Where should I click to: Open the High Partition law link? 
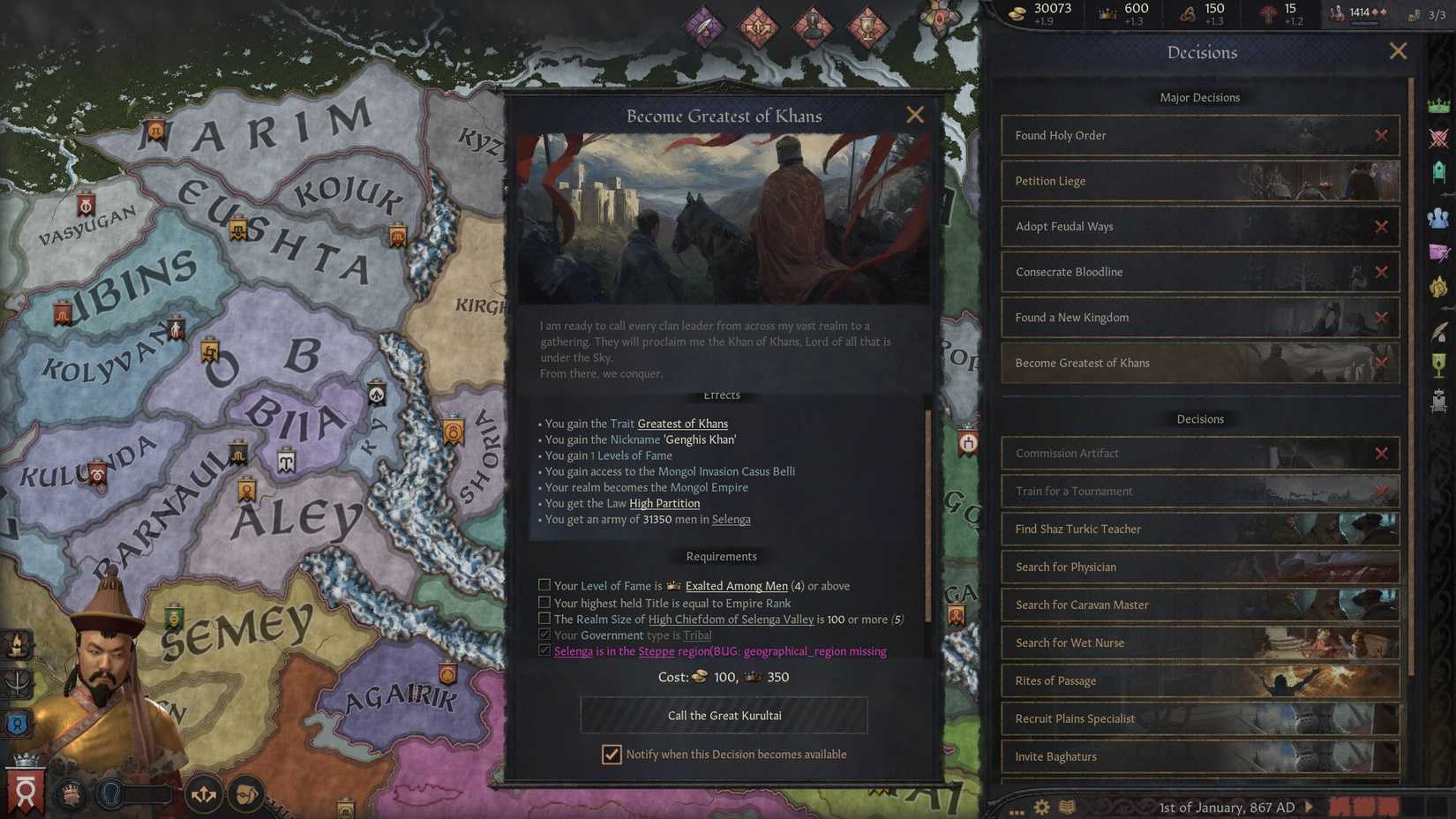[664, 503]
